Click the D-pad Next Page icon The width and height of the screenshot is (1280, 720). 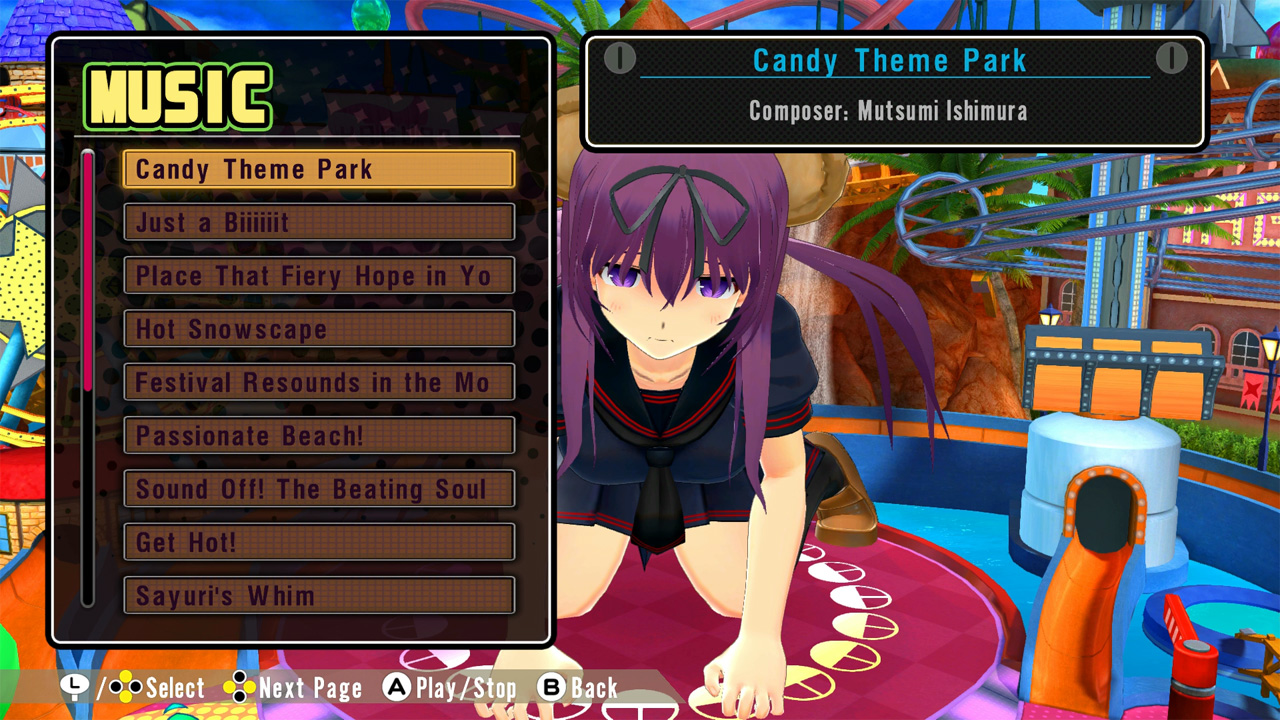click(x=239, y=688)
